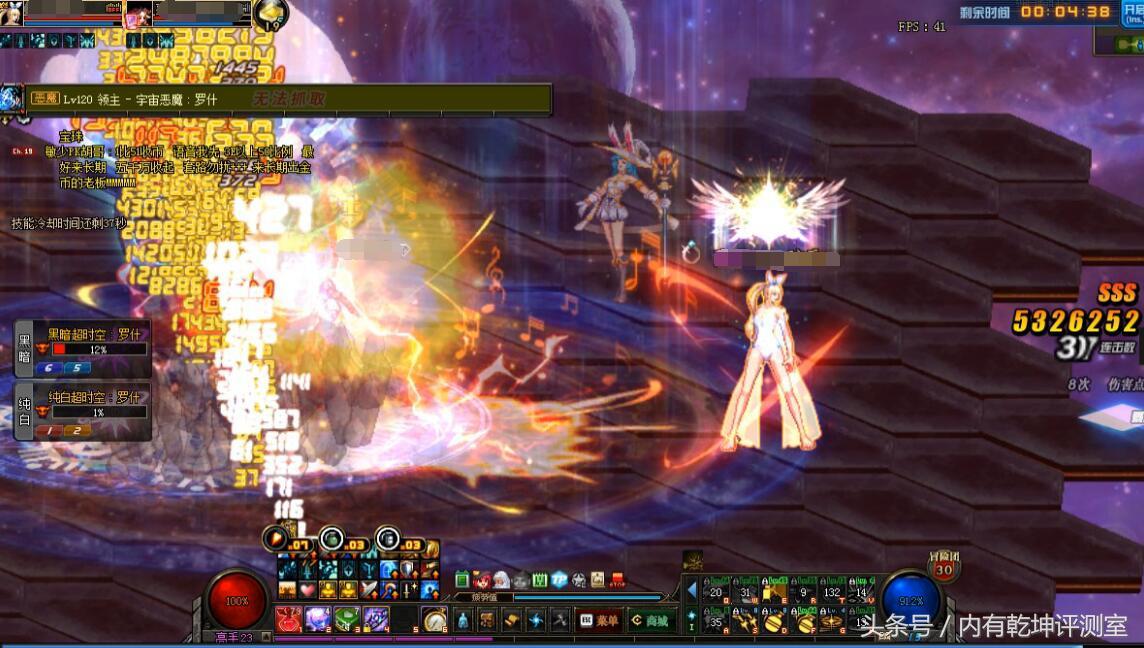Click the blue TP icon
The image size is (1144, 648).
[x=559, y=580]
